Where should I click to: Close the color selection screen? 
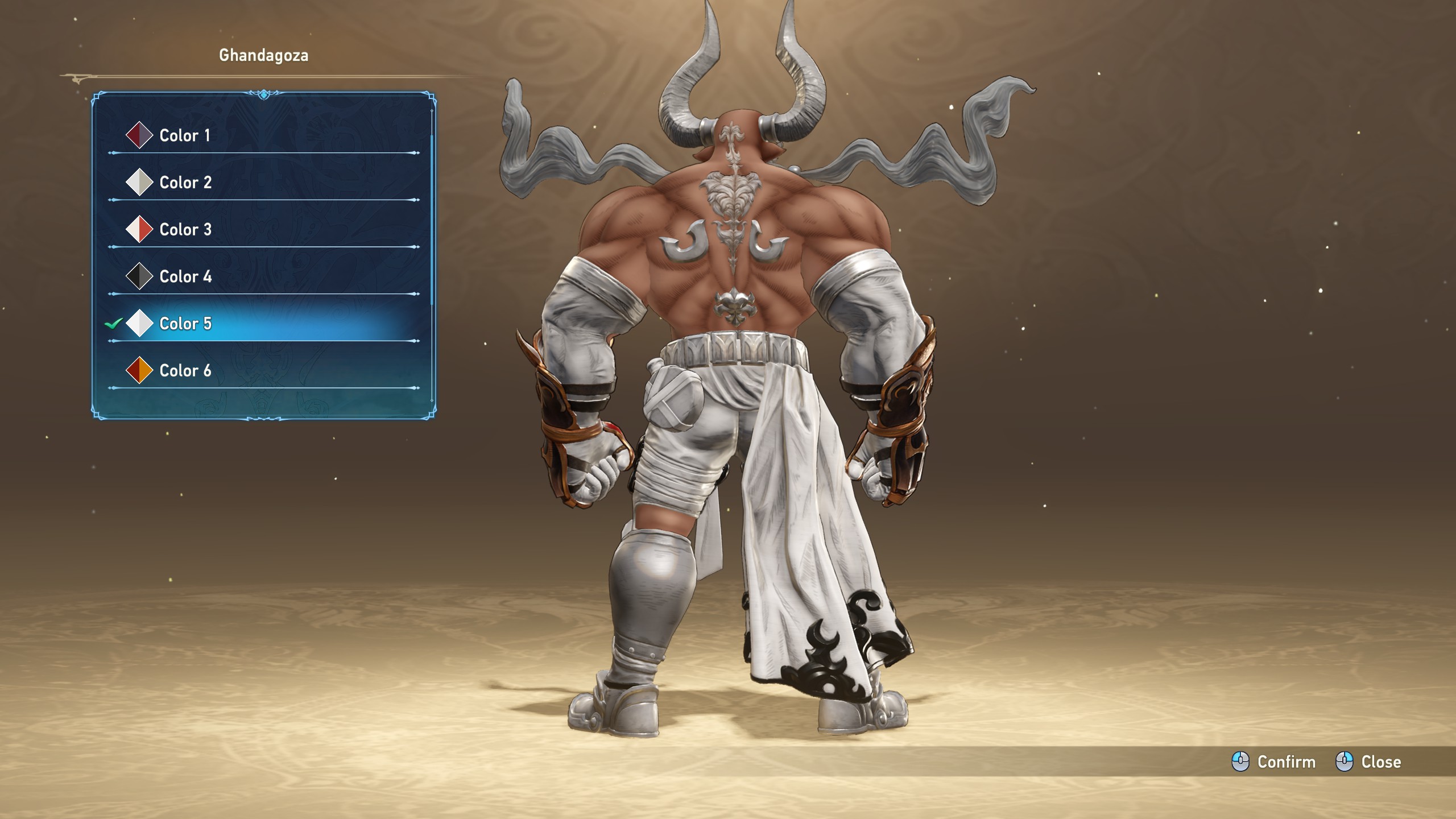[x=1368, y=762]
